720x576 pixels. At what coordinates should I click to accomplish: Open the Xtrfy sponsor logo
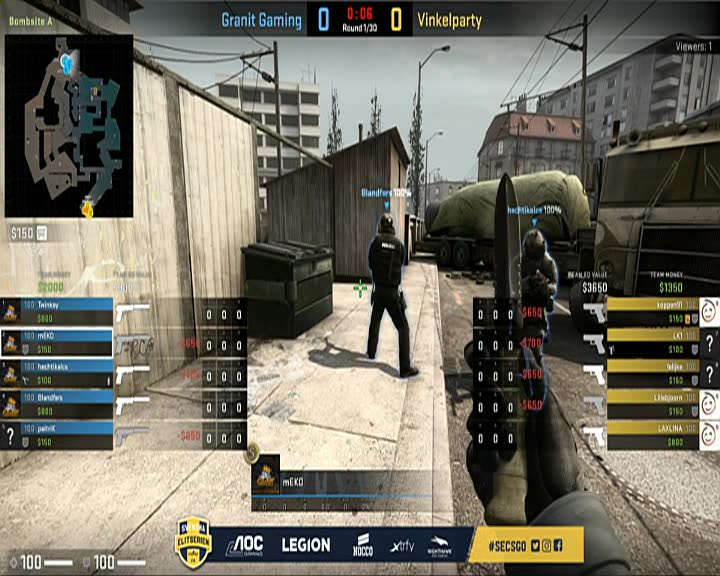click(x=402, y=545)
